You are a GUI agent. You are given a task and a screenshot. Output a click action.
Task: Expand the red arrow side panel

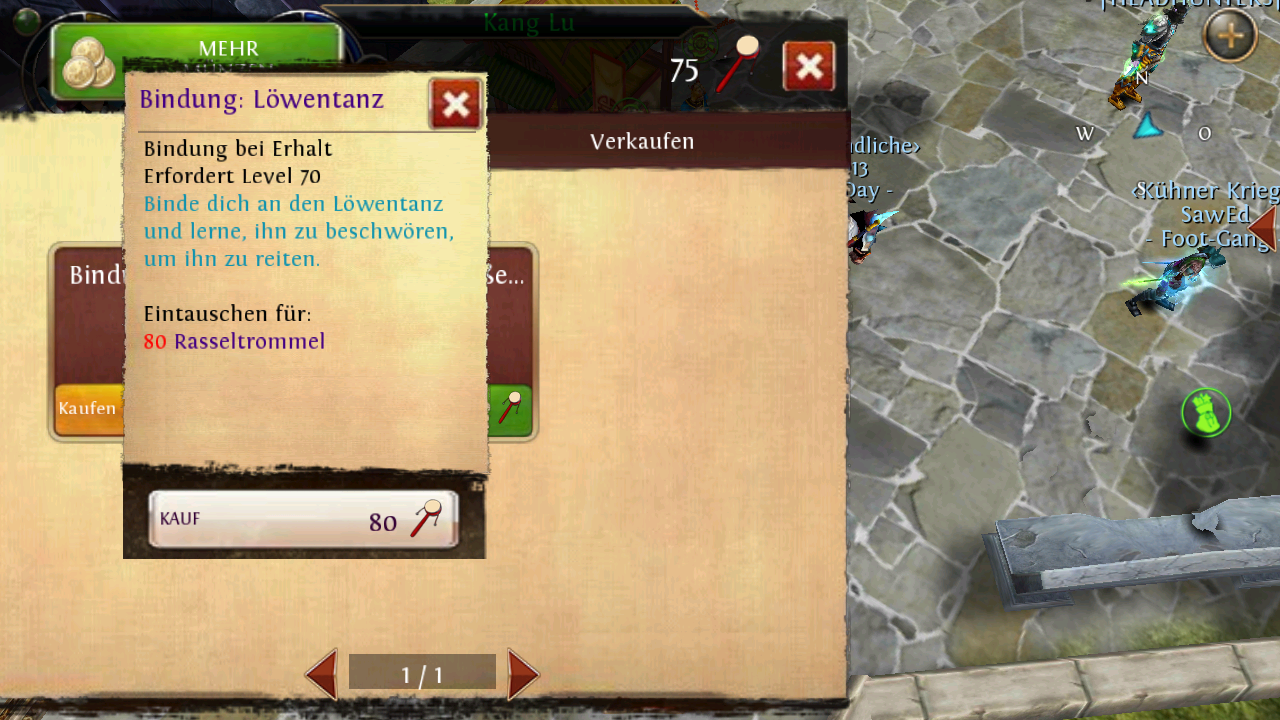click(x=1262, y=228)
